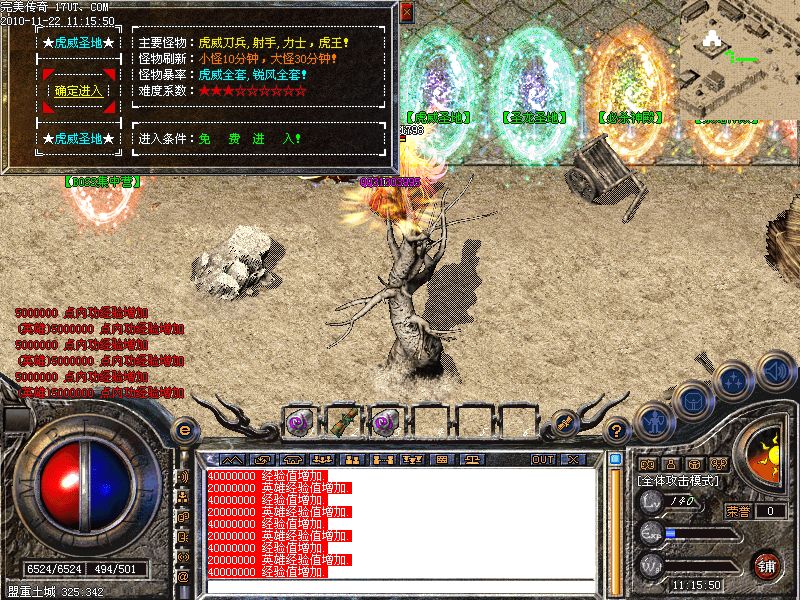Viewport: 800px width, 600px height.
Task: Toggle the speaker sound button
Action: [x=776, y=371]
